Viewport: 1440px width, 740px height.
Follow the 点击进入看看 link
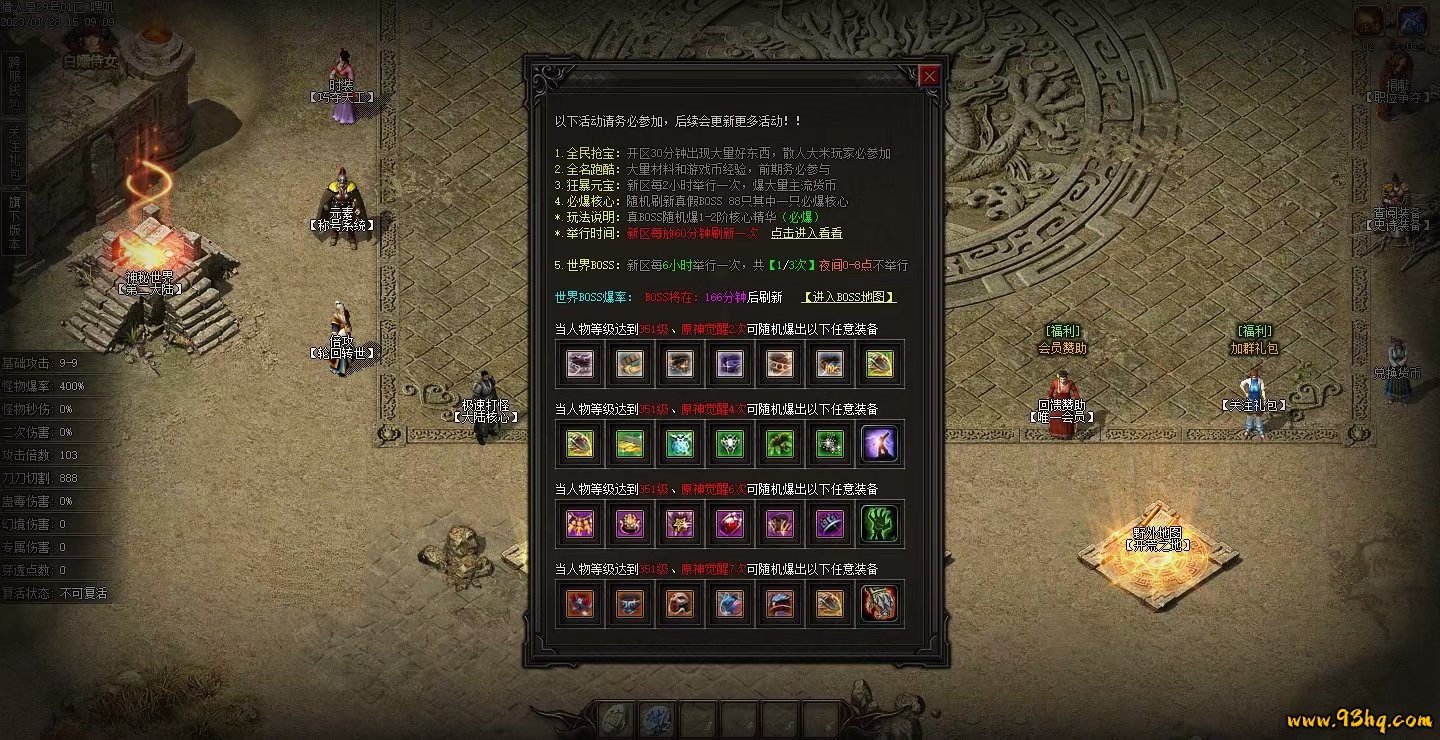point(806,233)
